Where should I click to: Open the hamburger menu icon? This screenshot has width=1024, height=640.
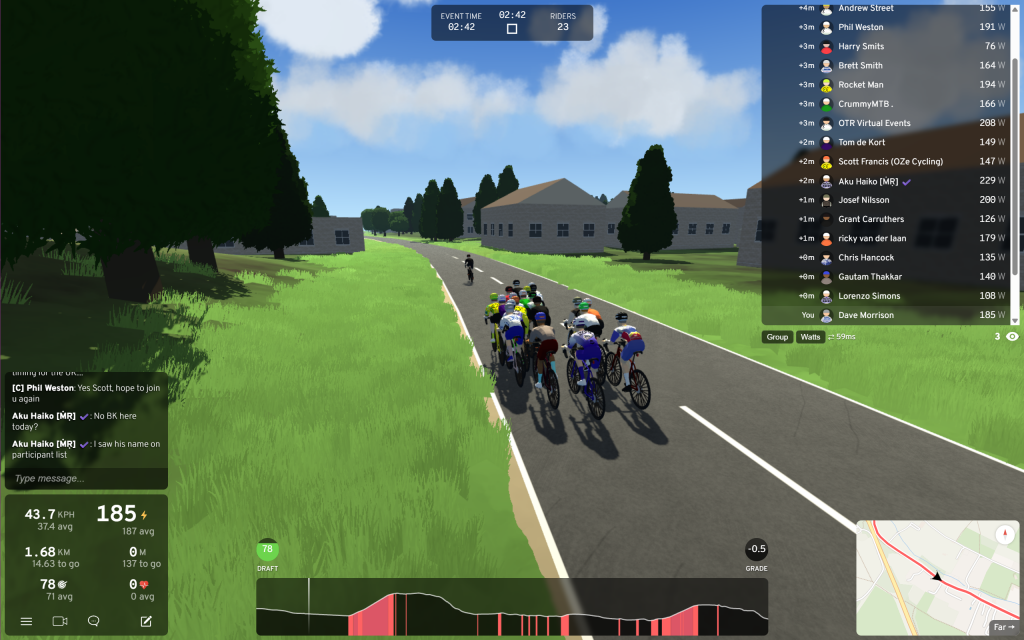(x=26, y=621)
